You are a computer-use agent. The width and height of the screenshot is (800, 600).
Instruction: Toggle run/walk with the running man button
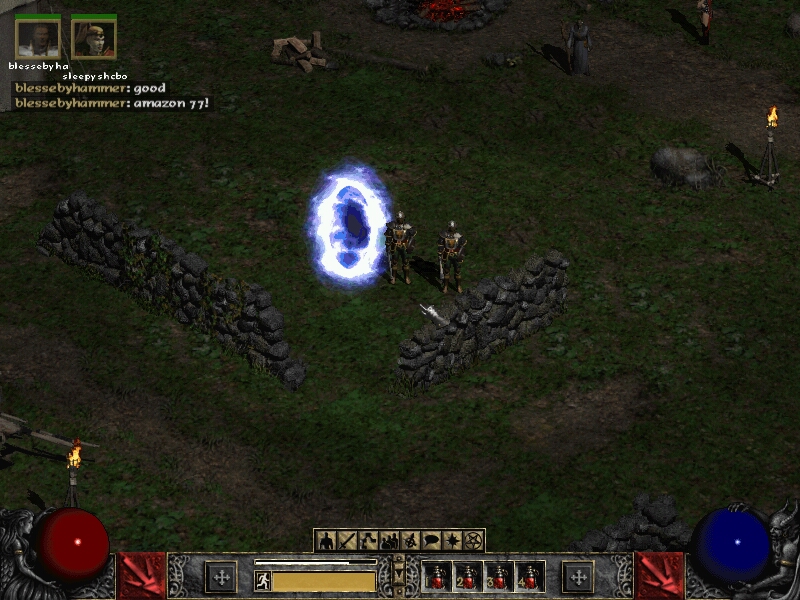[x=263, y=580]
